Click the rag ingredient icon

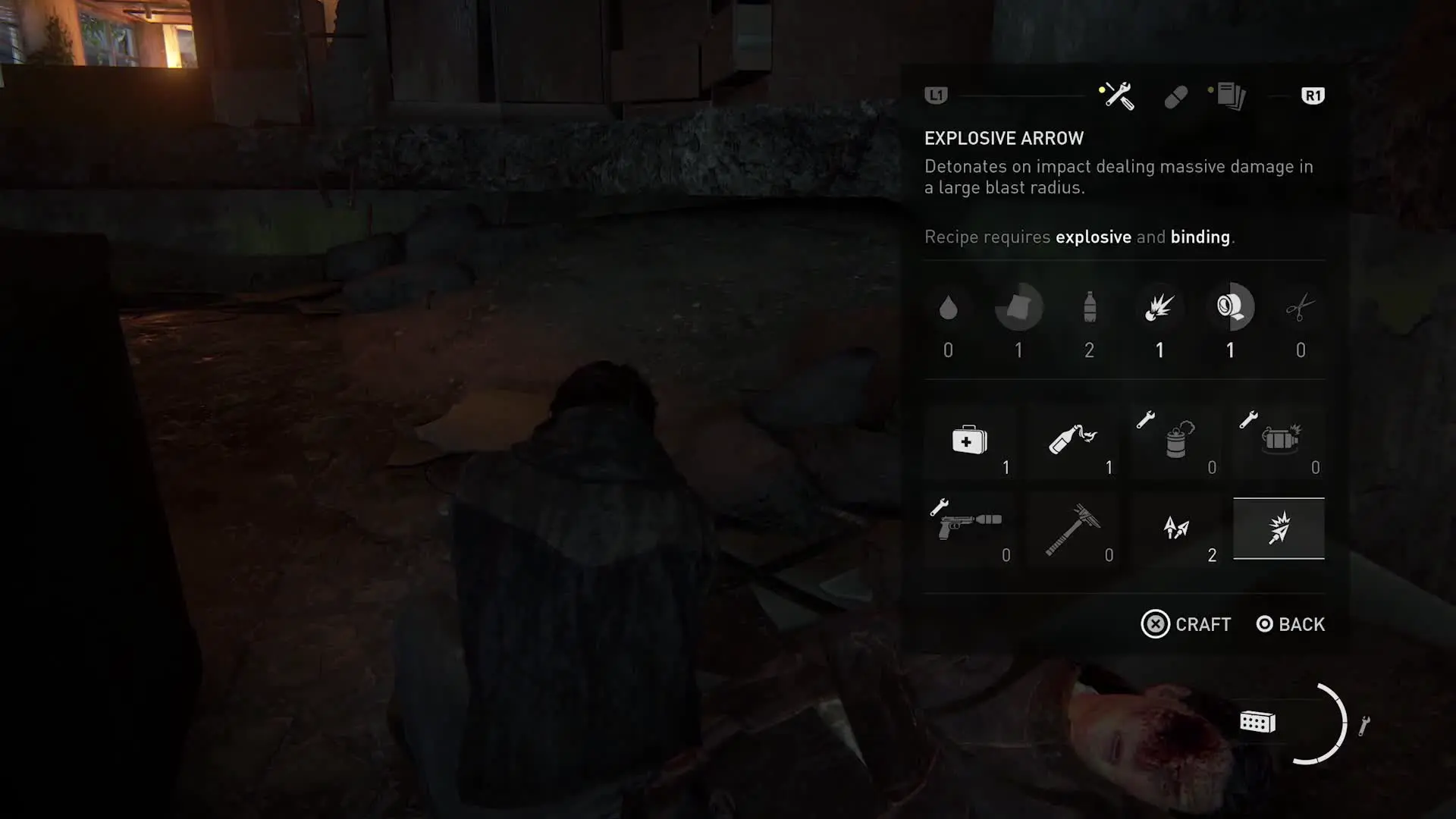(1018, 308)
